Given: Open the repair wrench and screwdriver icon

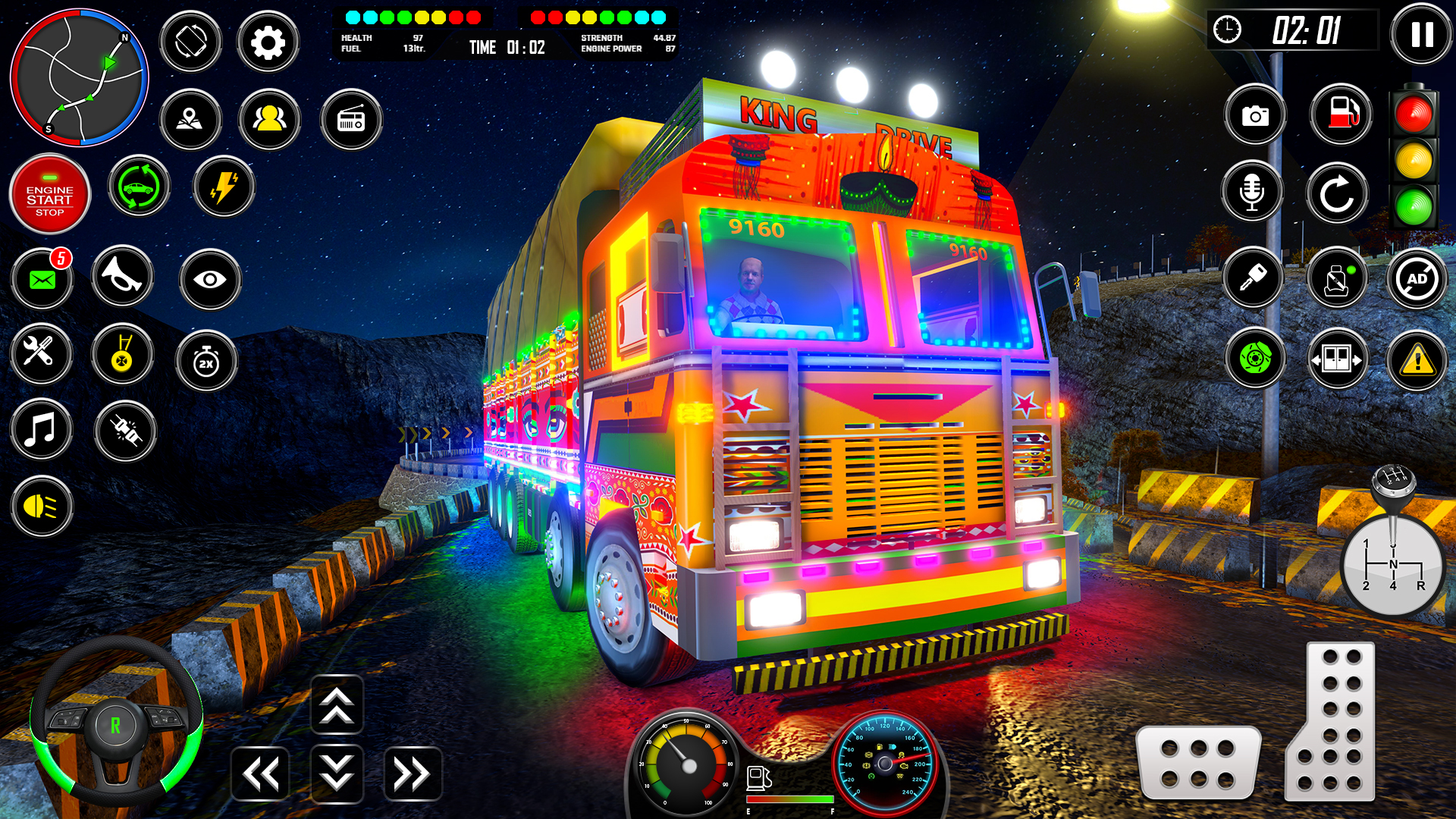Looking at the screenshot, I should [x=42, y=355].
